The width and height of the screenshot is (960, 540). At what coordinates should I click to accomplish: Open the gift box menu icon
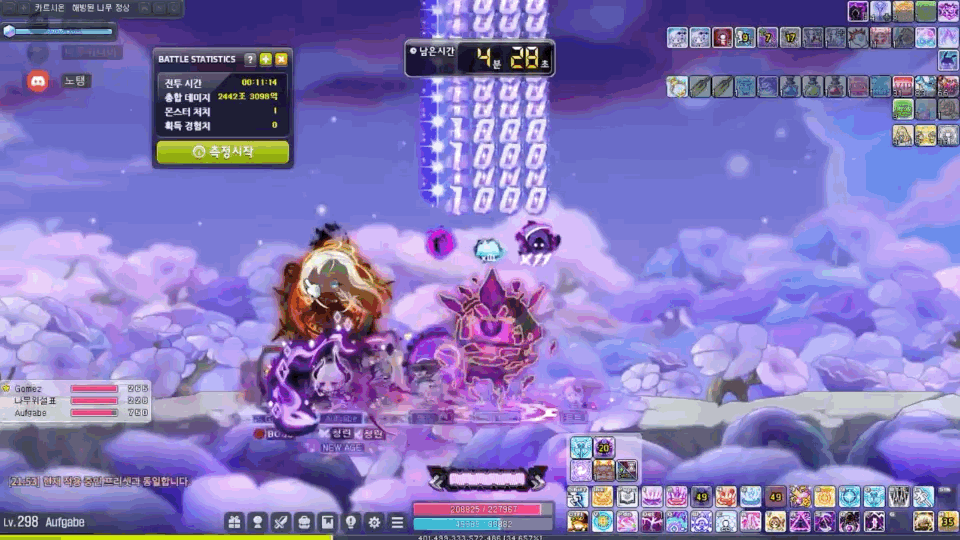point(235,521)
